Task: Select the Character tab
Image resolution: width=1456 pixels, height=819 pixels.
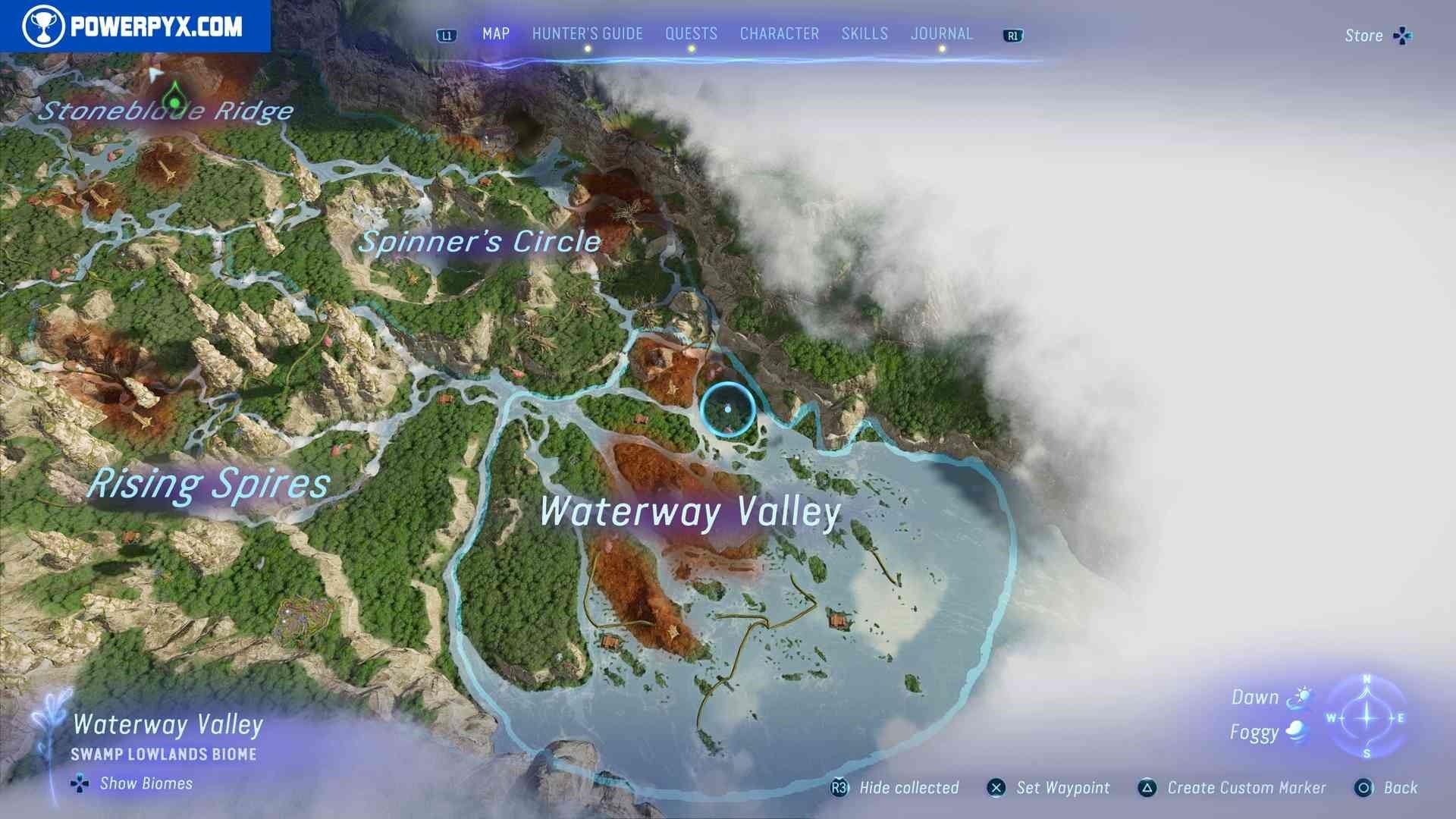Action: [x=779, y=34]
